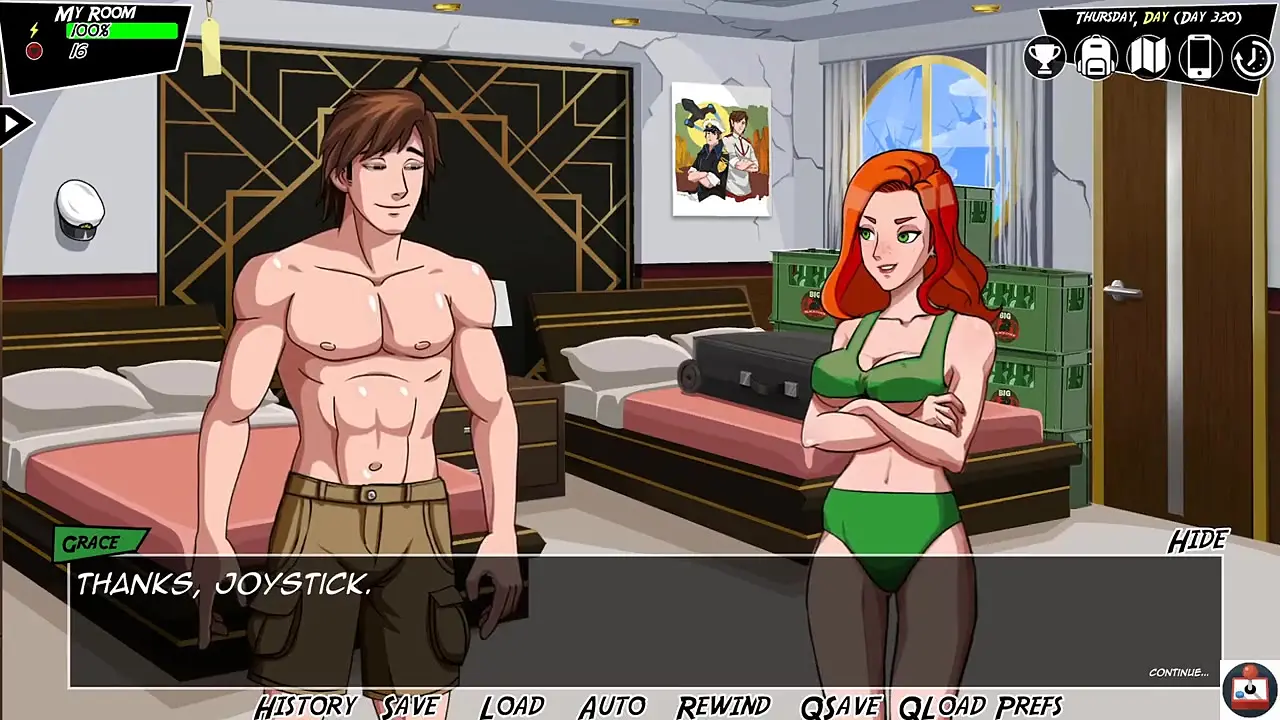Continue the dialogue
This screenshot has height=720, width=1280.
tap(1178, 672)
